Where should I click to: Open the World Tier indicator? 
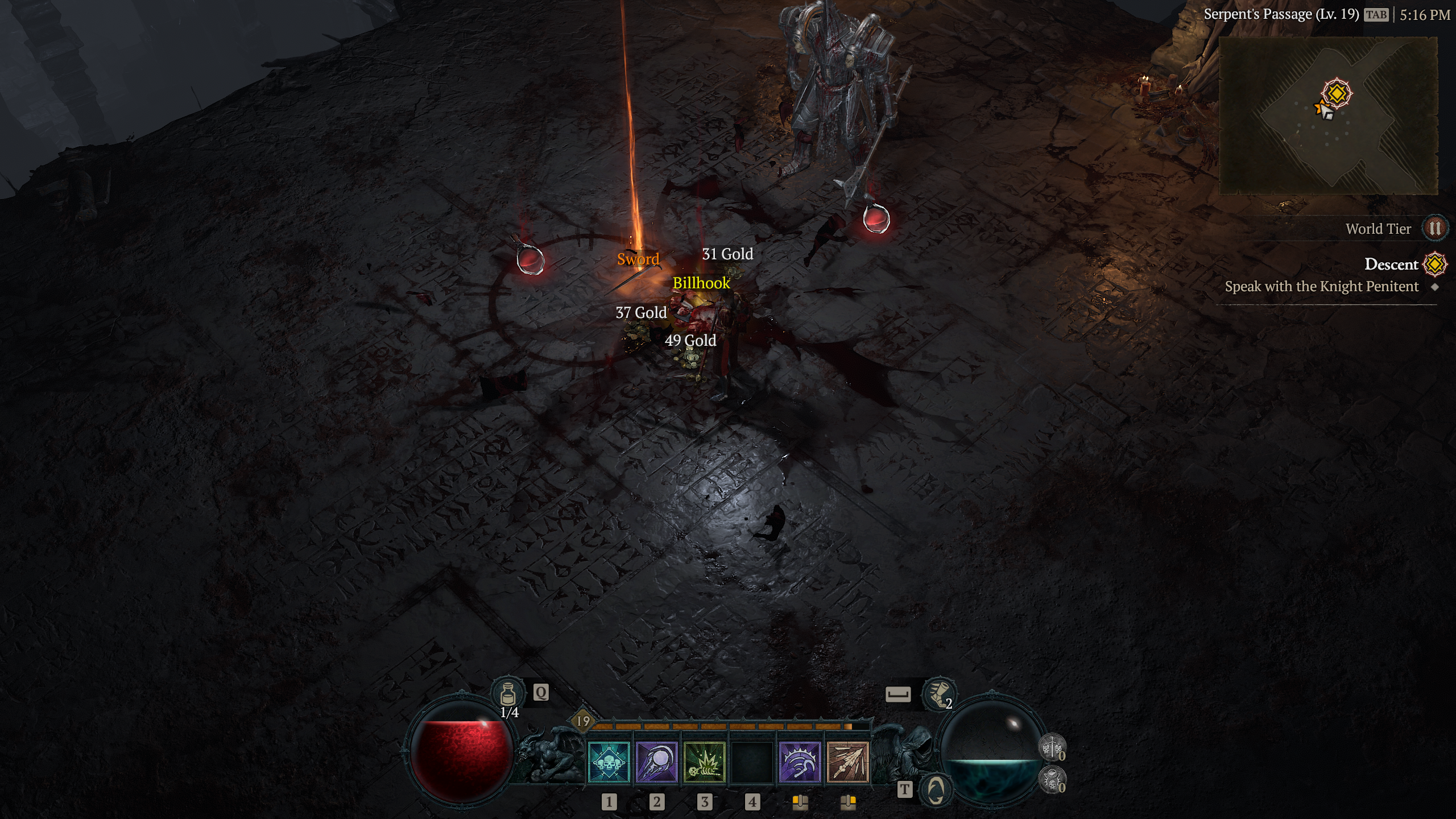pyautogui.click(x=1434, y=229)
